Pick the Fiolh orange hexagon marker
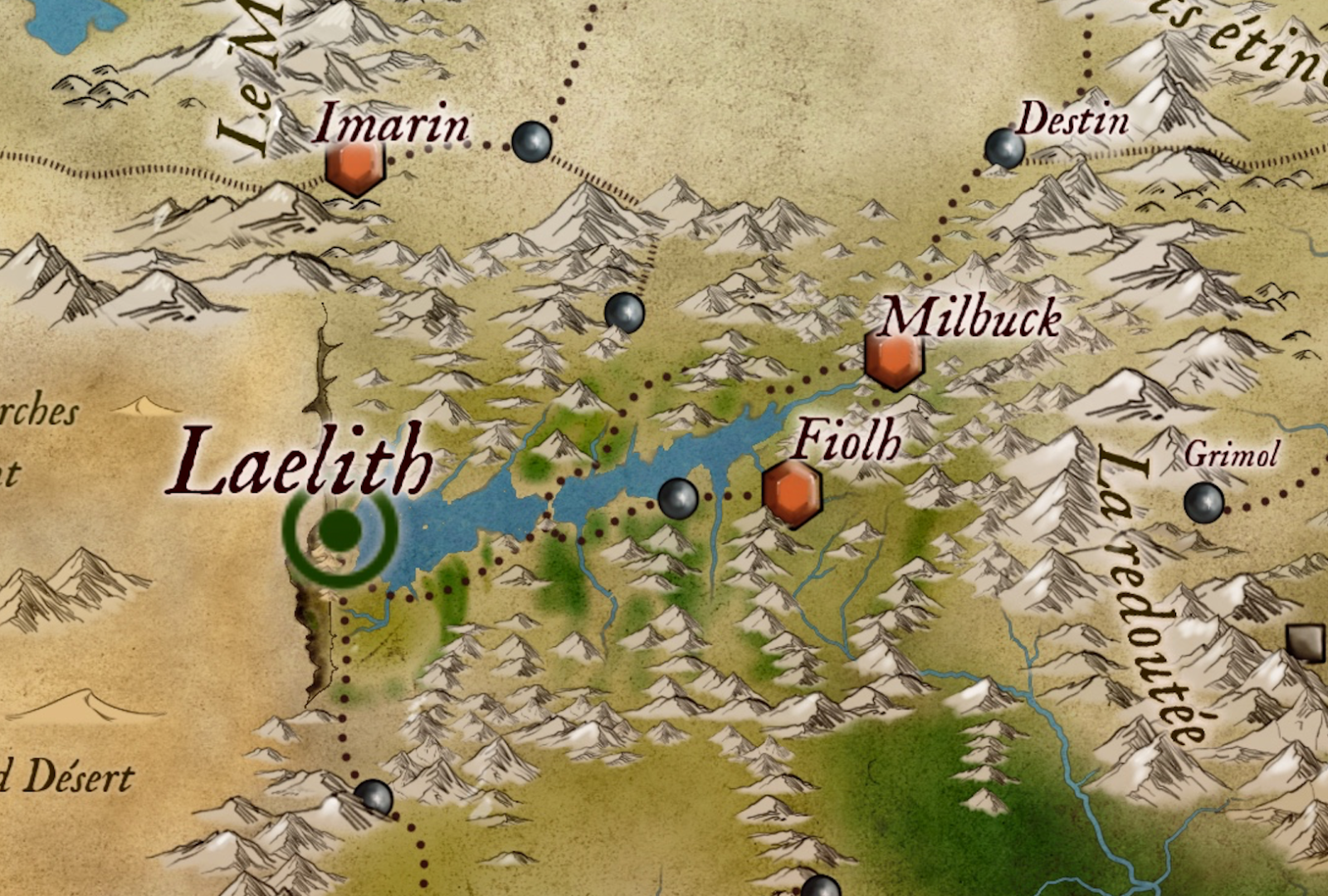1328x896 pixels. pos(792,493)
